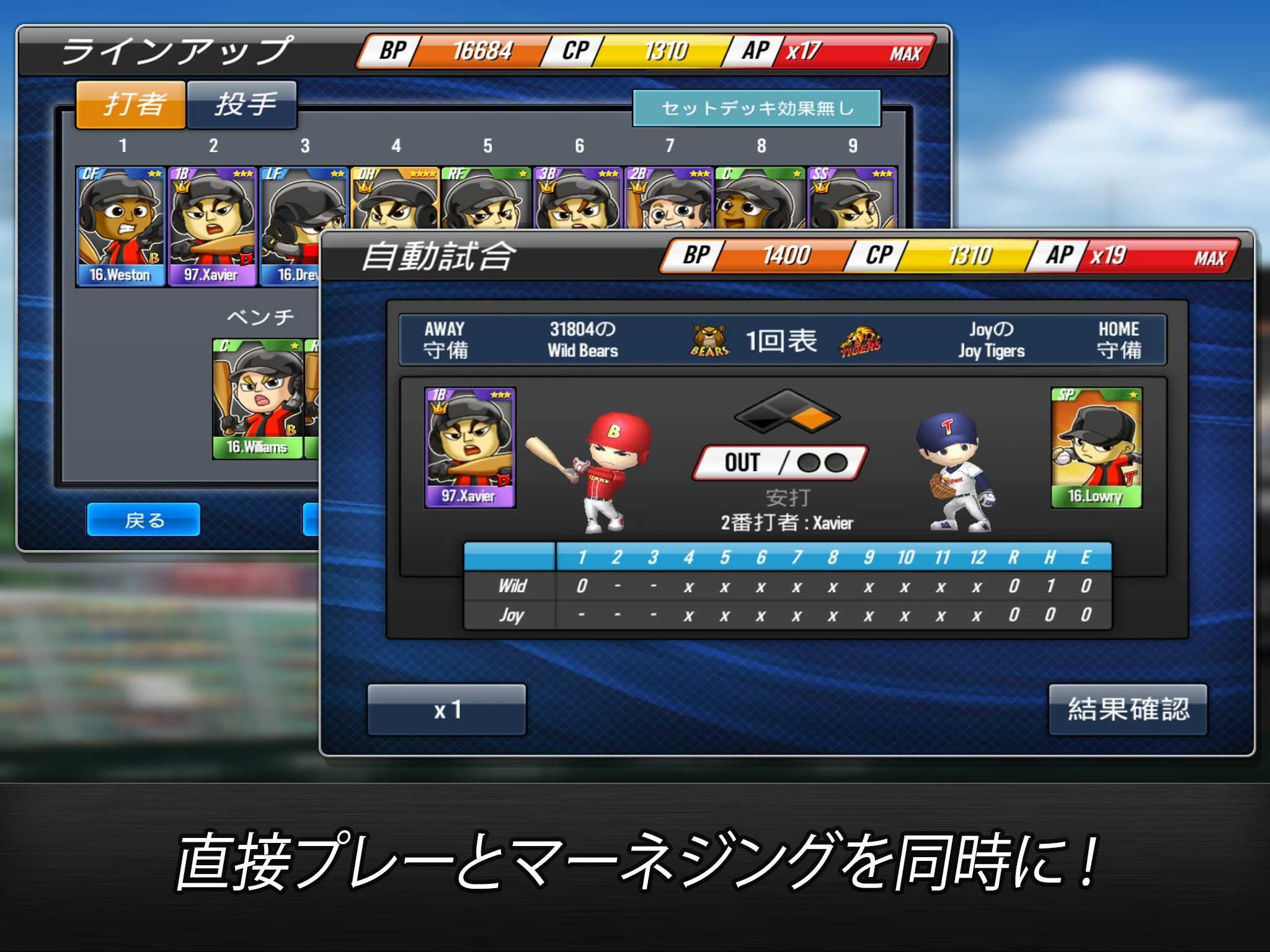
Task: Switch to the 投手 (pitcher) tab
Action: pos(243,104)
